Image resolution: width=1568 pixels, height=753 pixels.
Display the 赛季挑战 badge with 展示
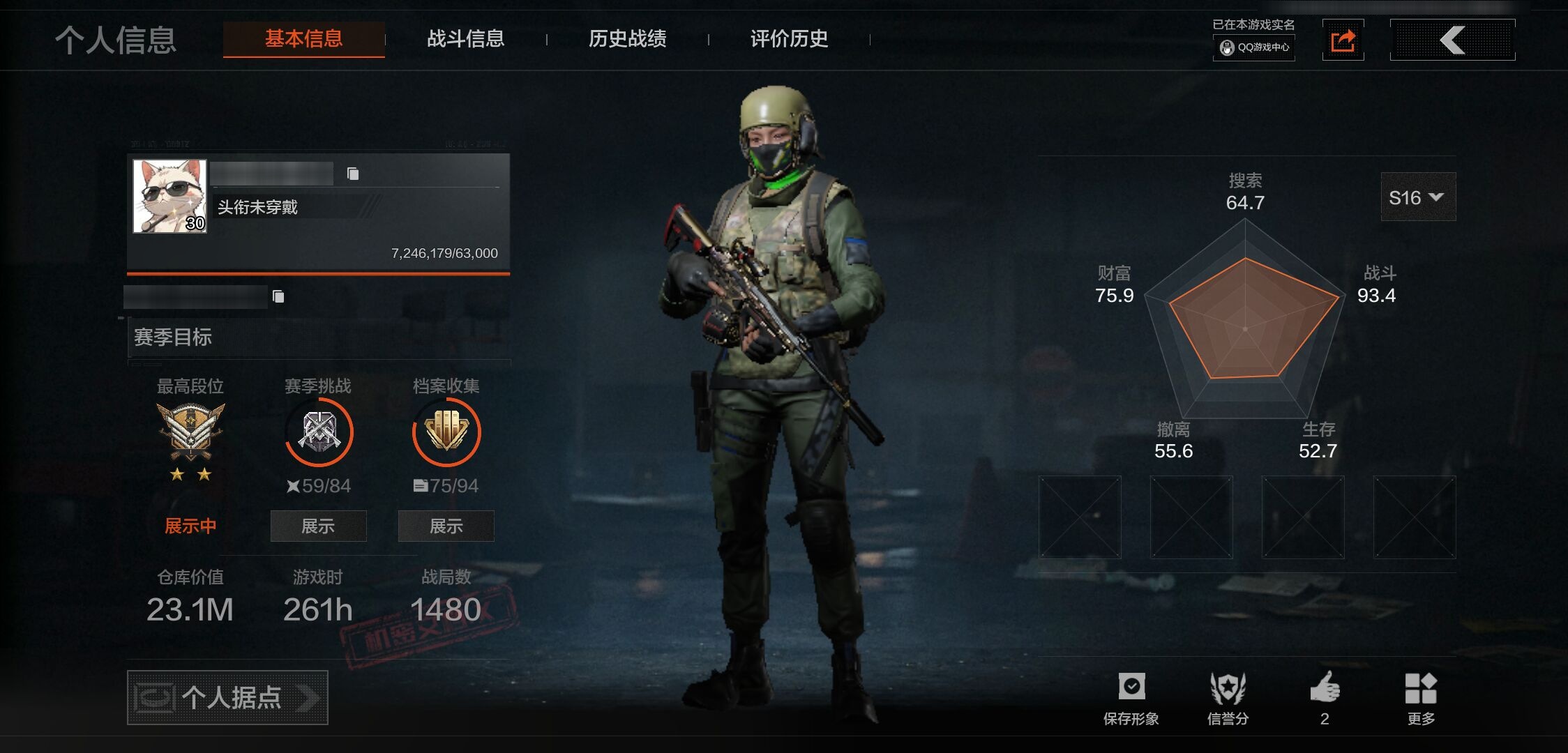click(318, 526)
